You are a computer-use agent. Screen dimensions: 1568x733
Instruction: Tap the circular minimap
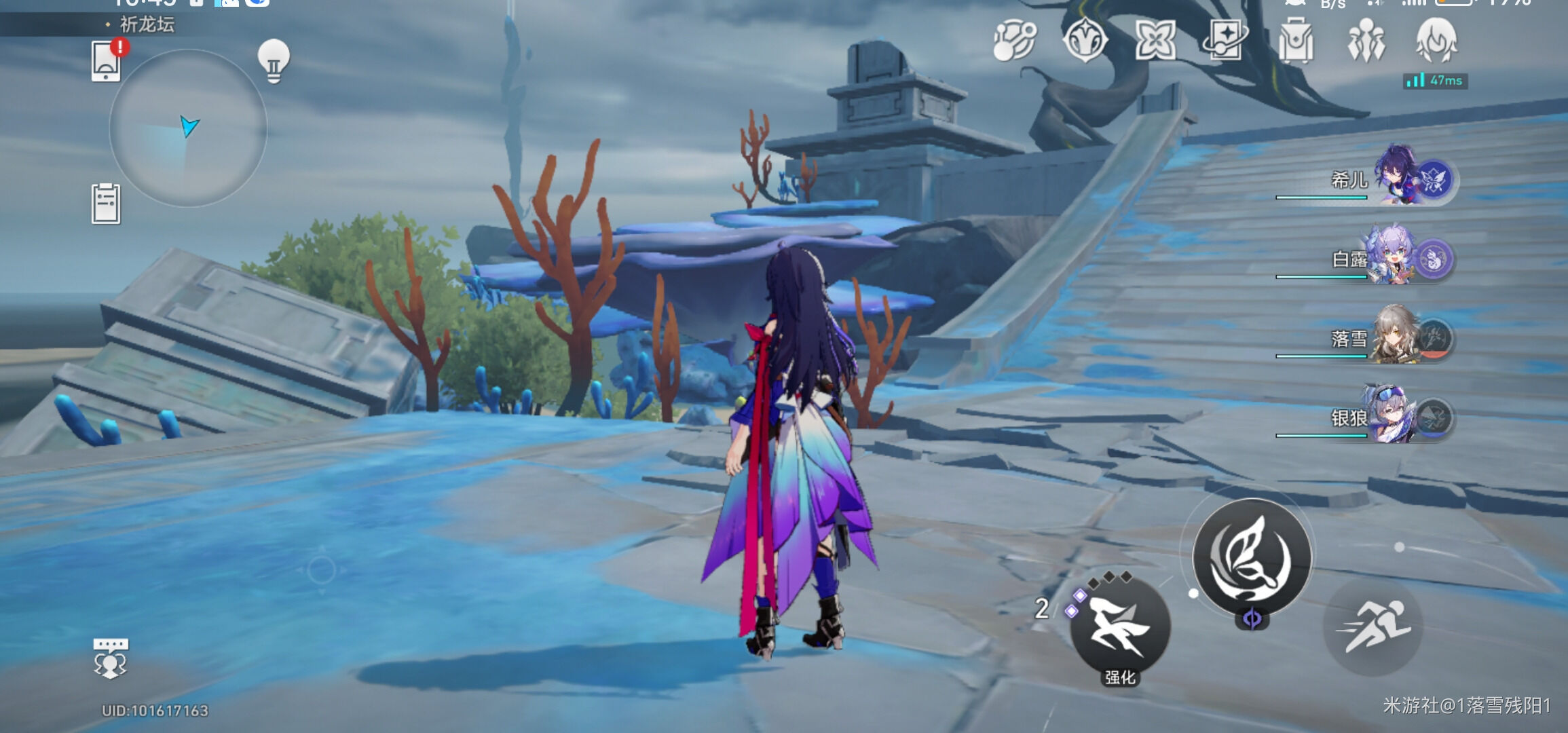[188, 129]
